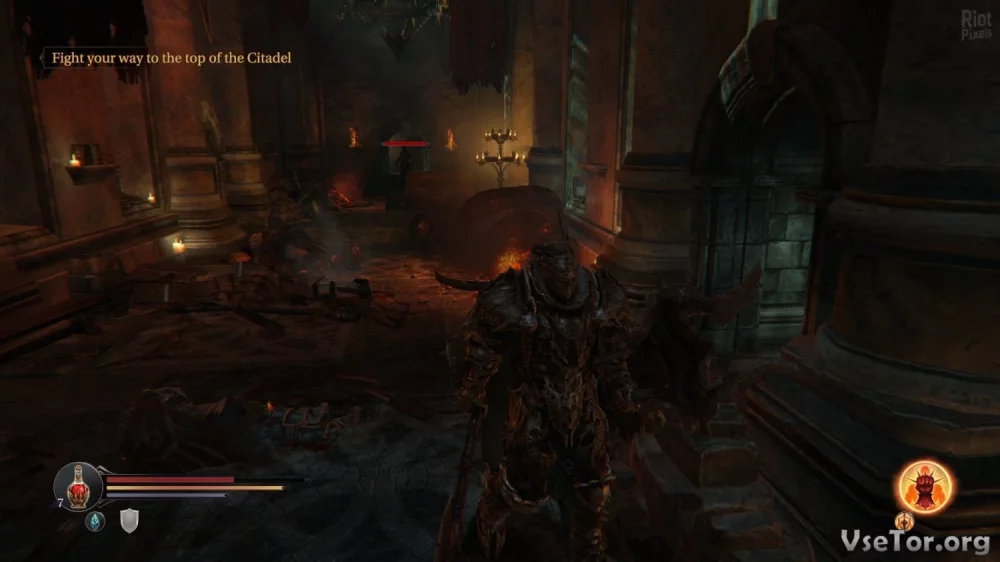Select the small icon beneath the gauntlet spell

pos(904,521)
